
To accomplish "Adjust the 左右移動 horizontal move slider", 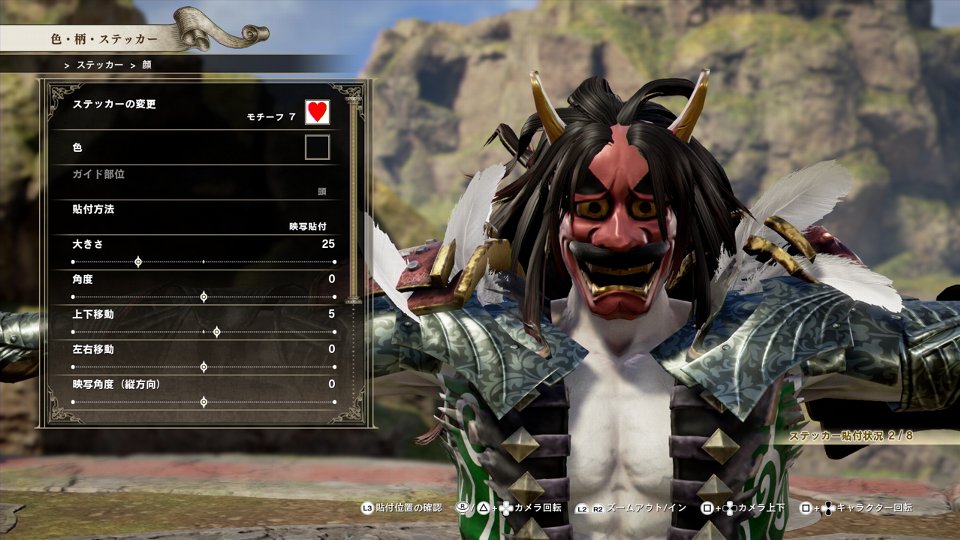I will click(x=204, y=367).
